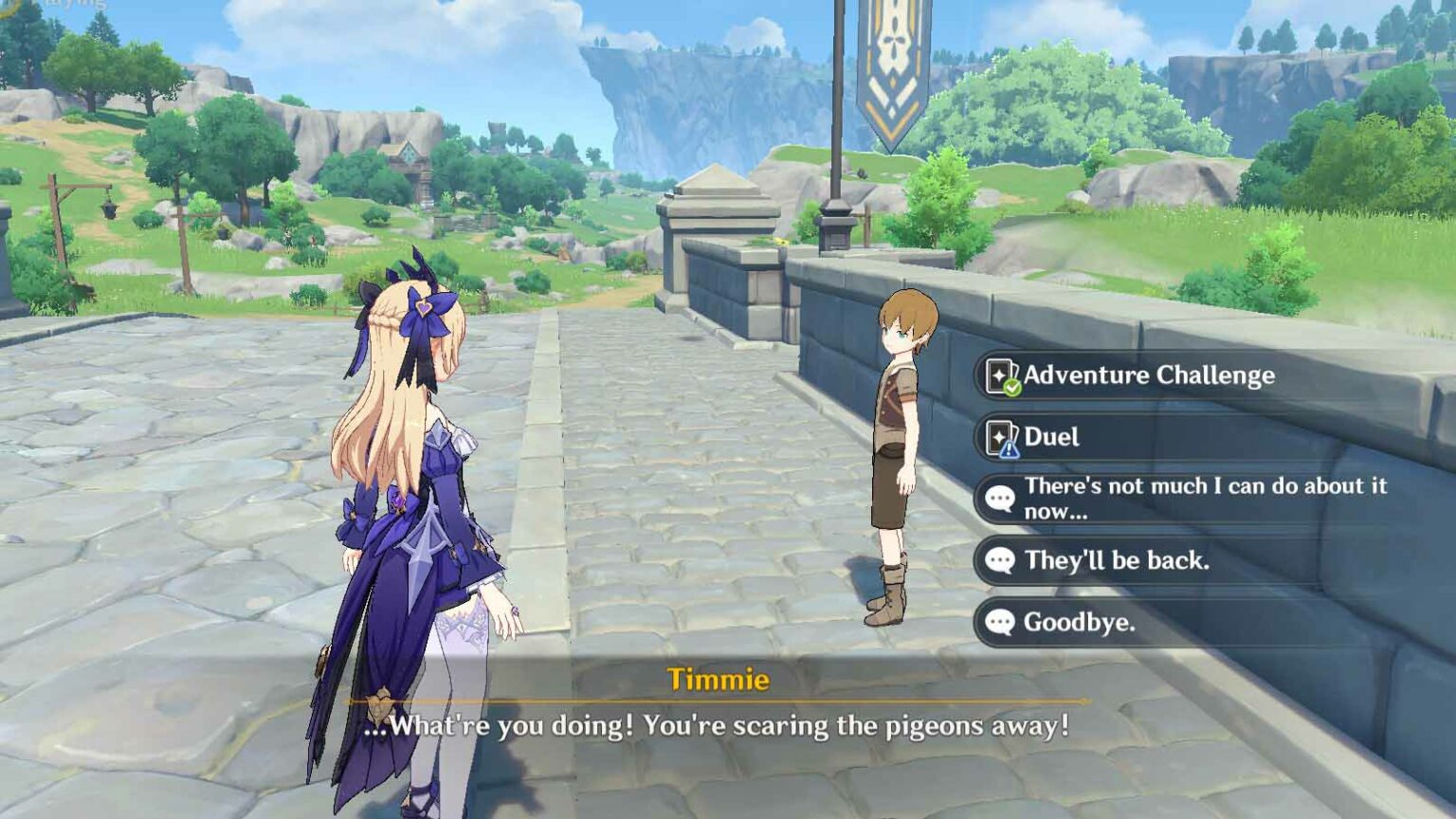Select the Duel dialogue option

click(1052, 437)
